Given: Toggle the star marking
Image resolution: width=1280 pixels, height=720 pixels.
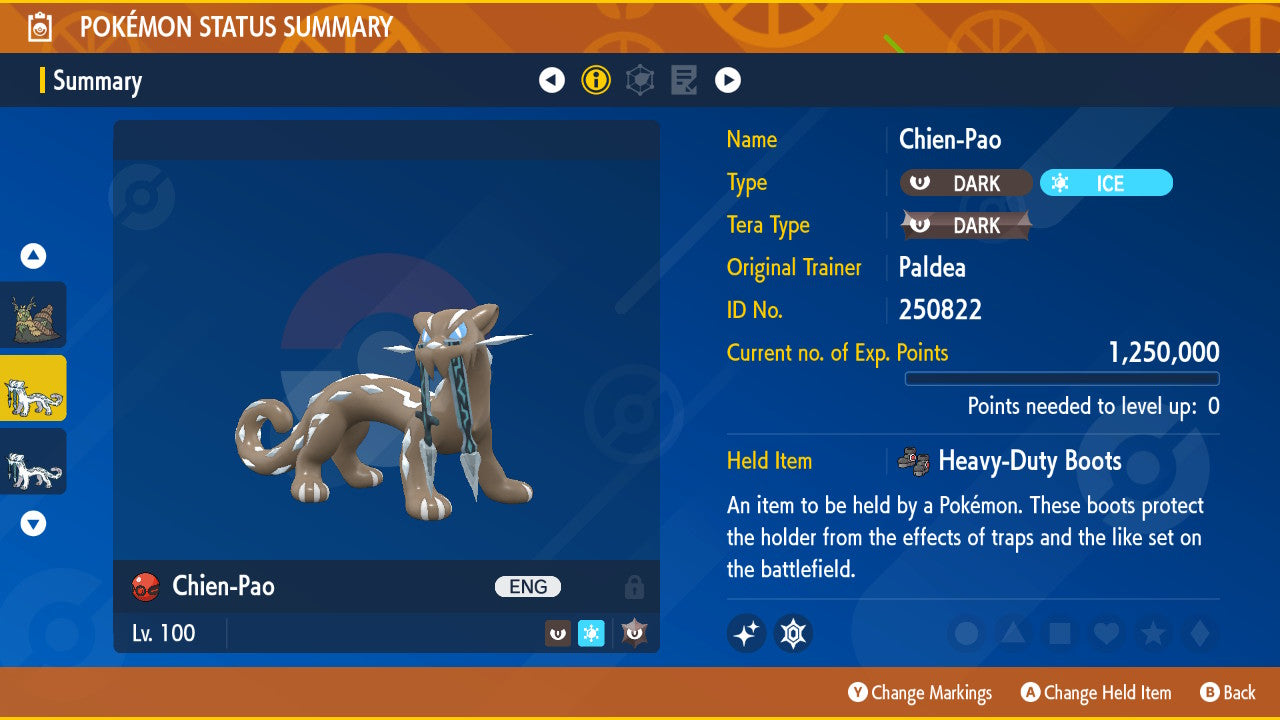Looking at the screenshot, I should point(1152,633).
